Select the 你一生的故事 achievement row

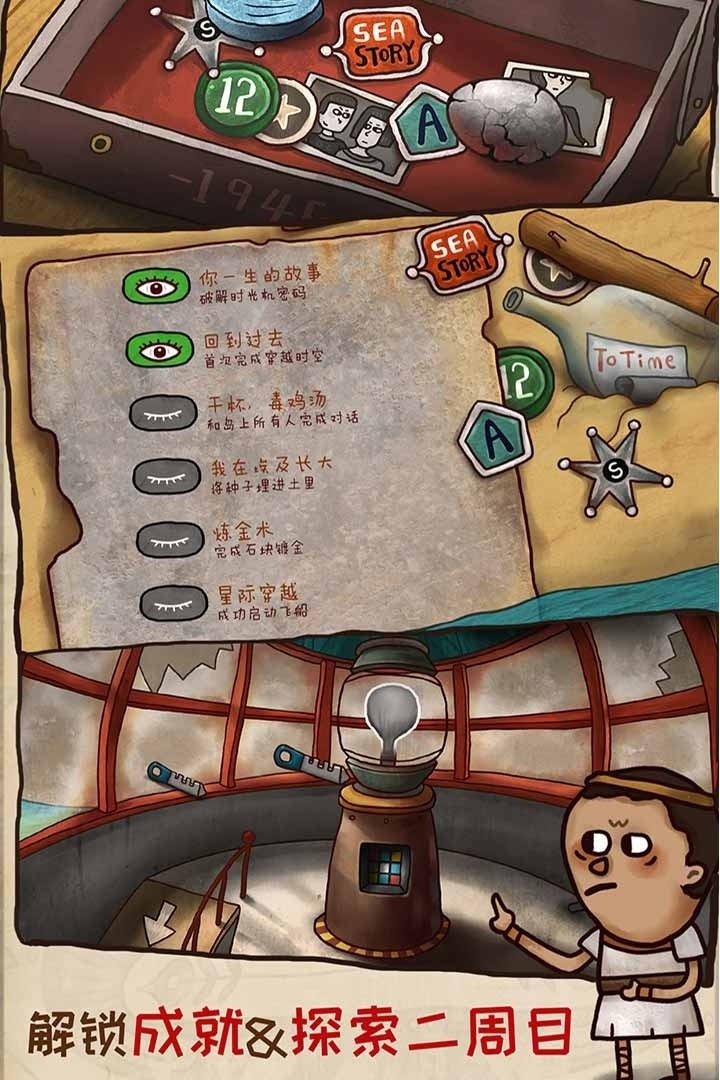262,285
